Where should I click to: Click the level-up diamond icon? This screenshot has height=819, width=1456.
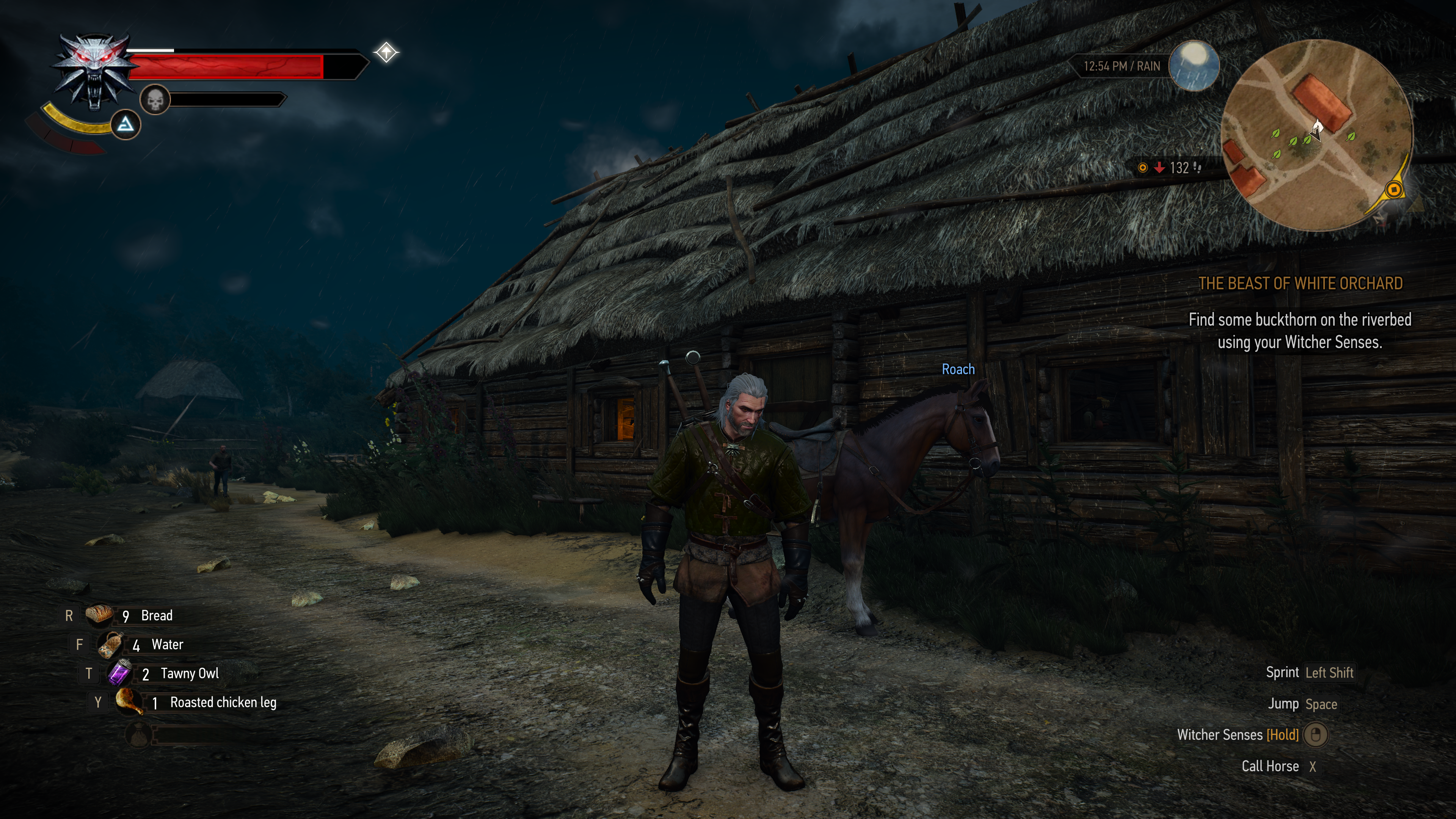pyautogui.click(x=387, y=53)
